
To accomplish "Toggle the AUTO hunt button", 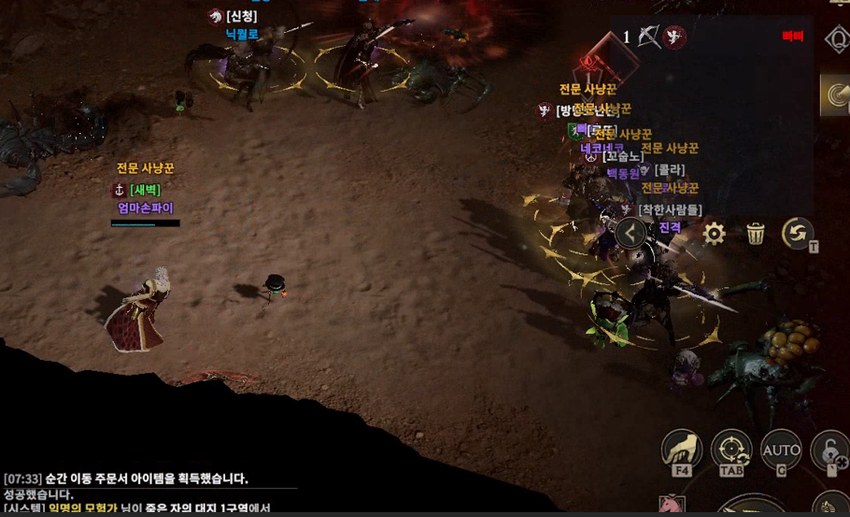I will [x=780, y=449].
